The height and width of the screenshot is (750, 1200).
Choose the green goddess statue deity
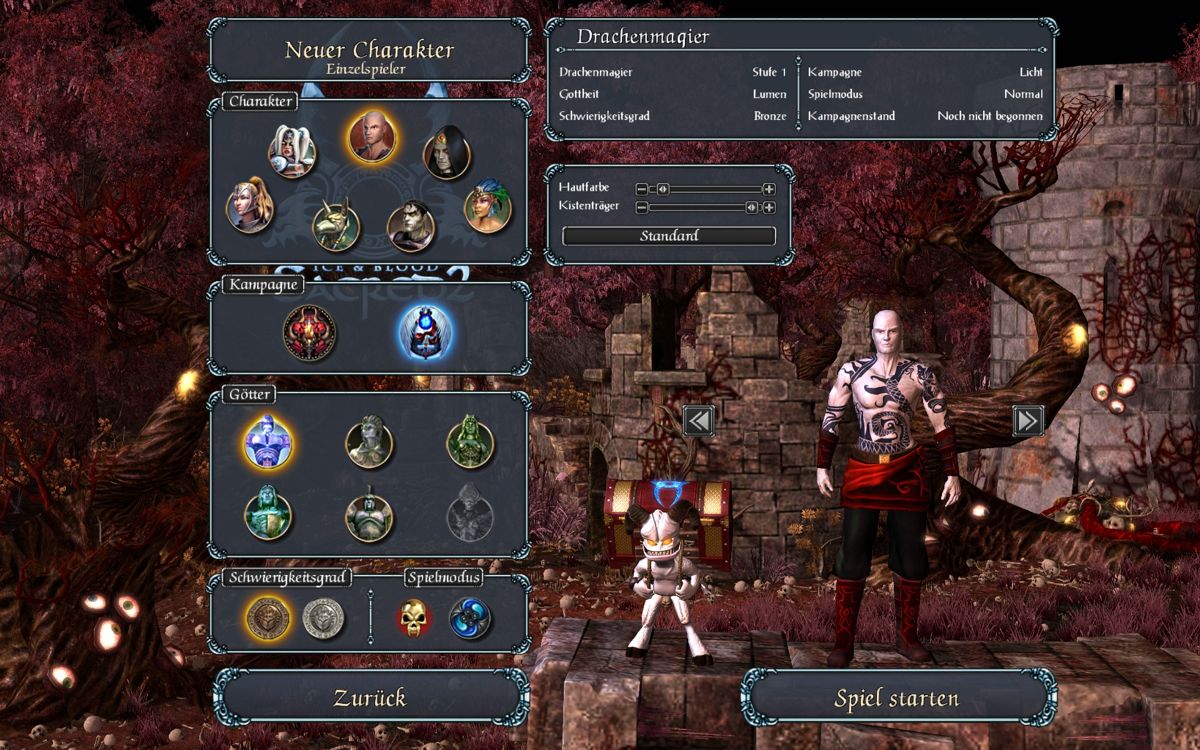click(470, 441)
